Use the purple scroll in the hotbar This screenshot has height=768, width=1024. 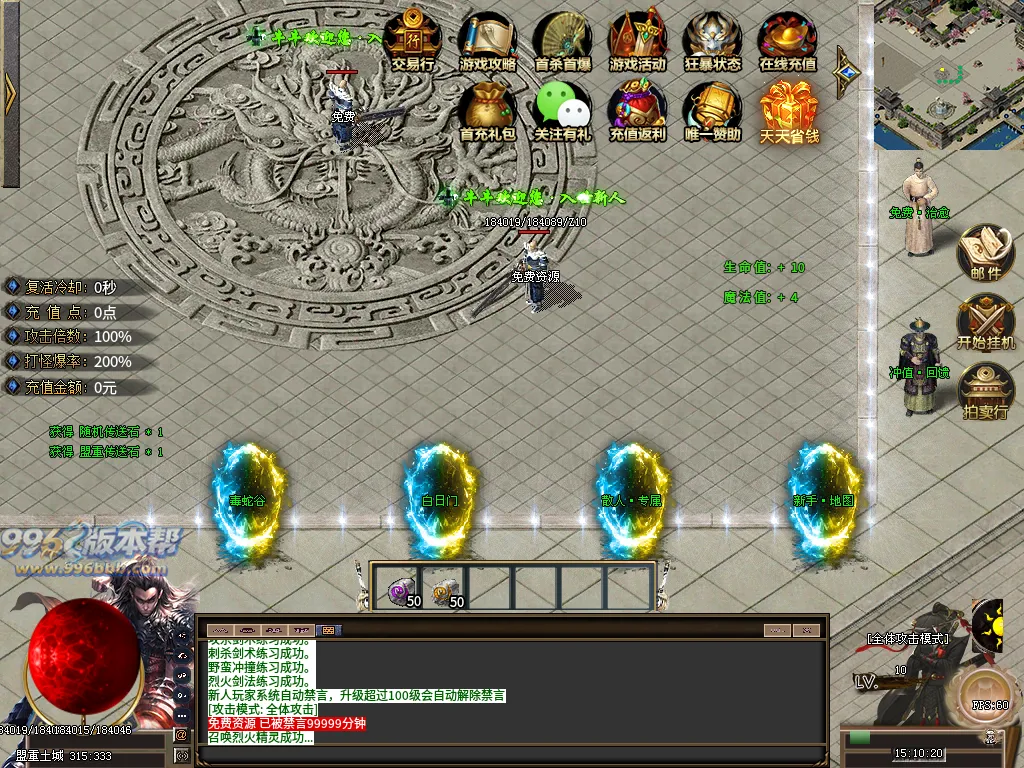pyautogui.click(x=399, y=591)
